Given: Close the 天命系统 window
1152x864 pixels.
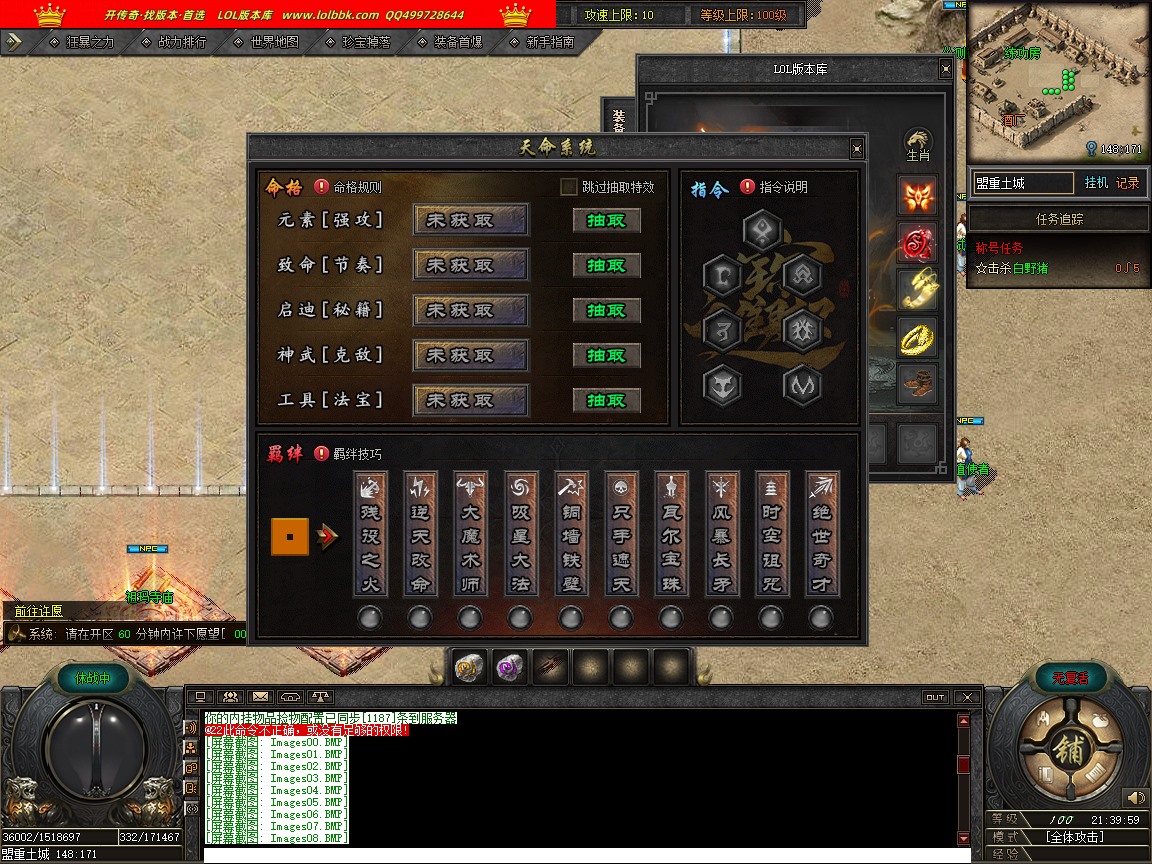Looking at the screenshot, I should coord(856,149).
